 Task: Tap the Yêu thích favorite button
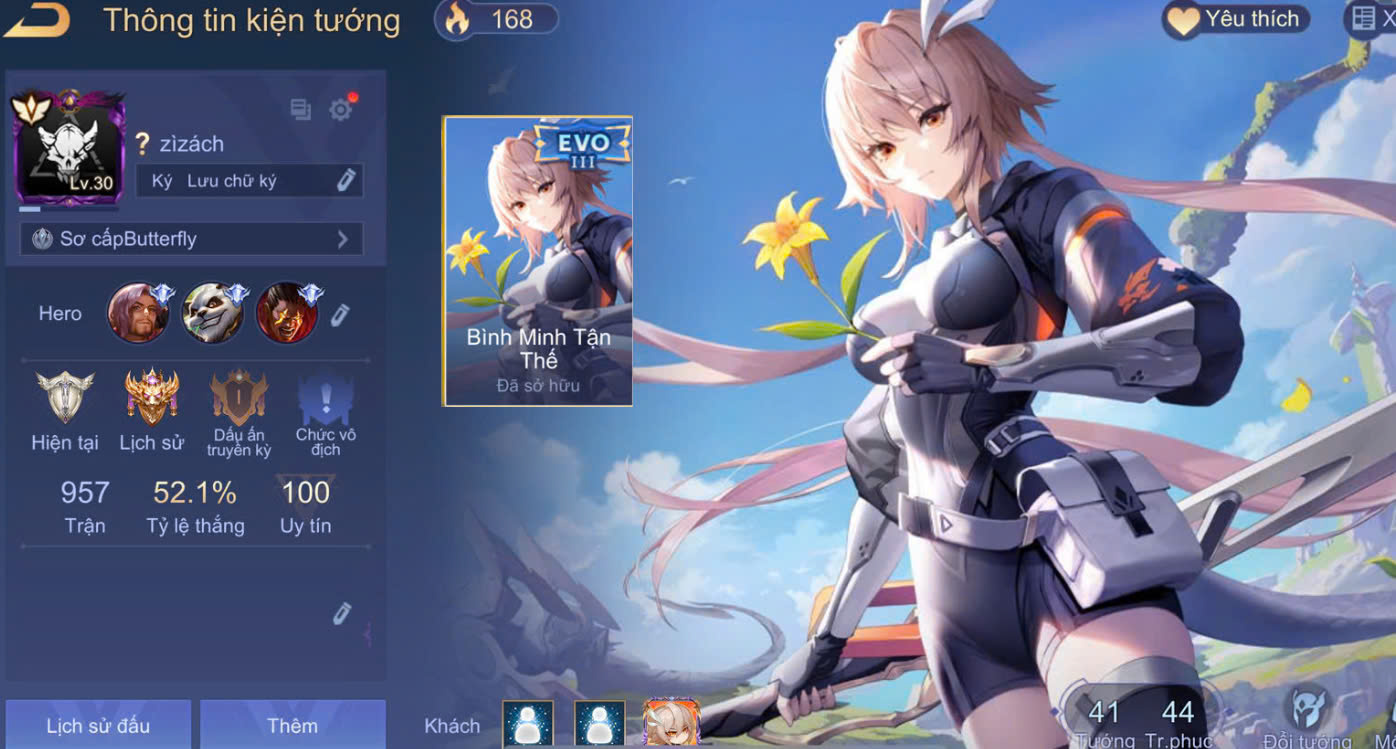pyautogui.click(x=1236, y=19)
